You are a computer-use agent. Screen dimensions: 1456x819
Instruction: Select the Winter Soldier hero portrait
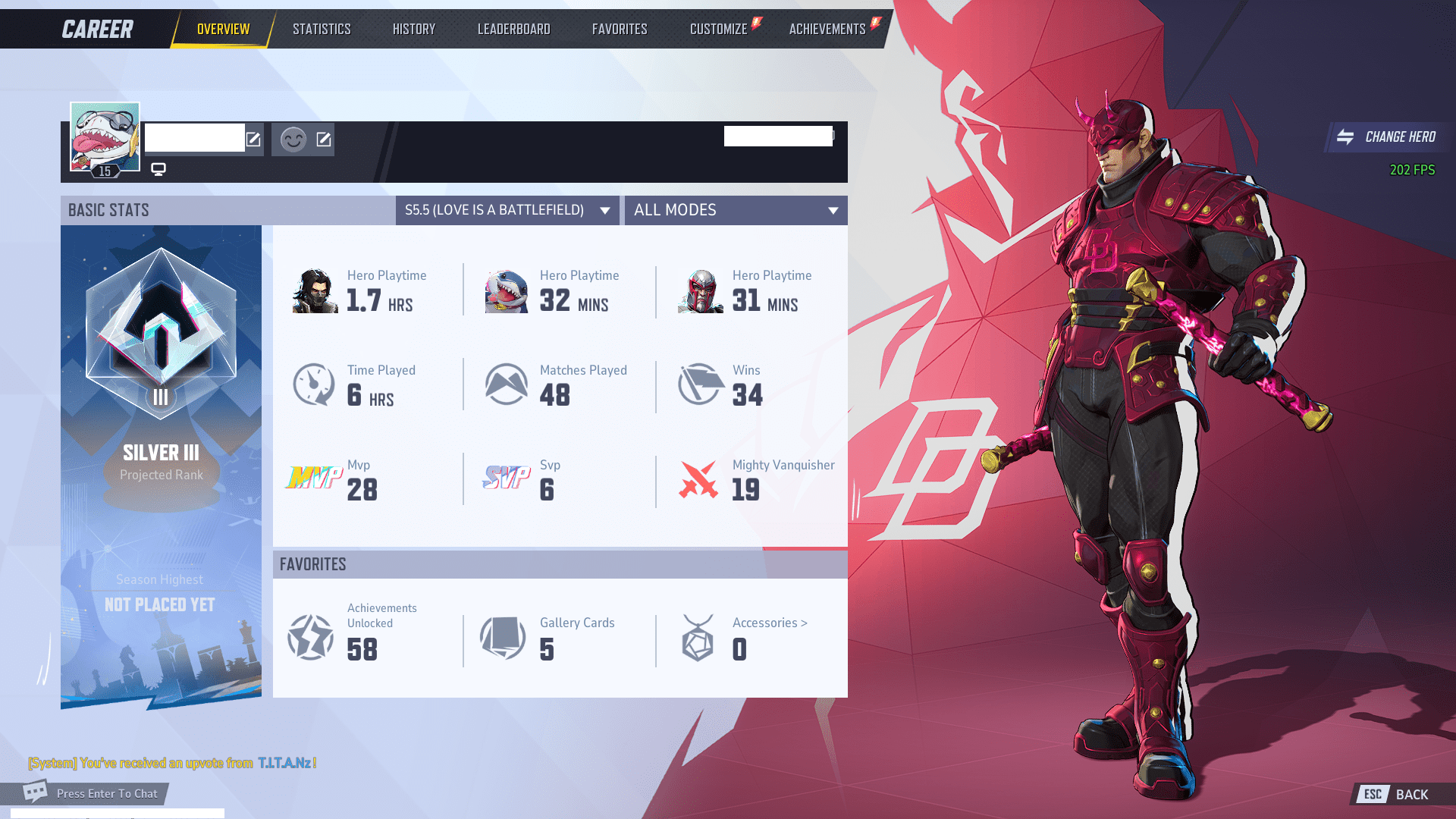314,290
